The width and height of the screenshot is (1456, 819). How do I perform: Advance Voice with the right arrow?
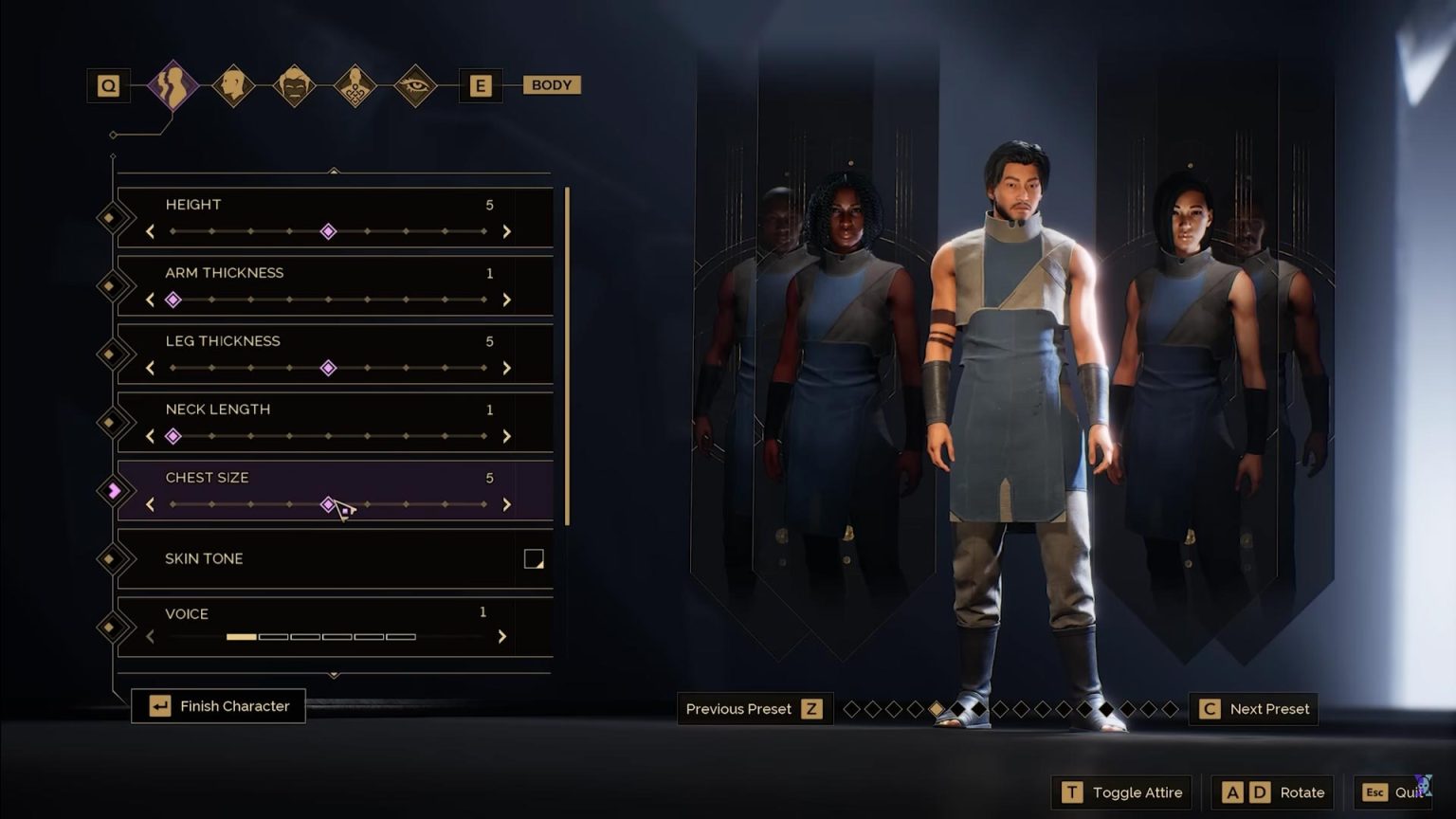(x=502, y=637)
